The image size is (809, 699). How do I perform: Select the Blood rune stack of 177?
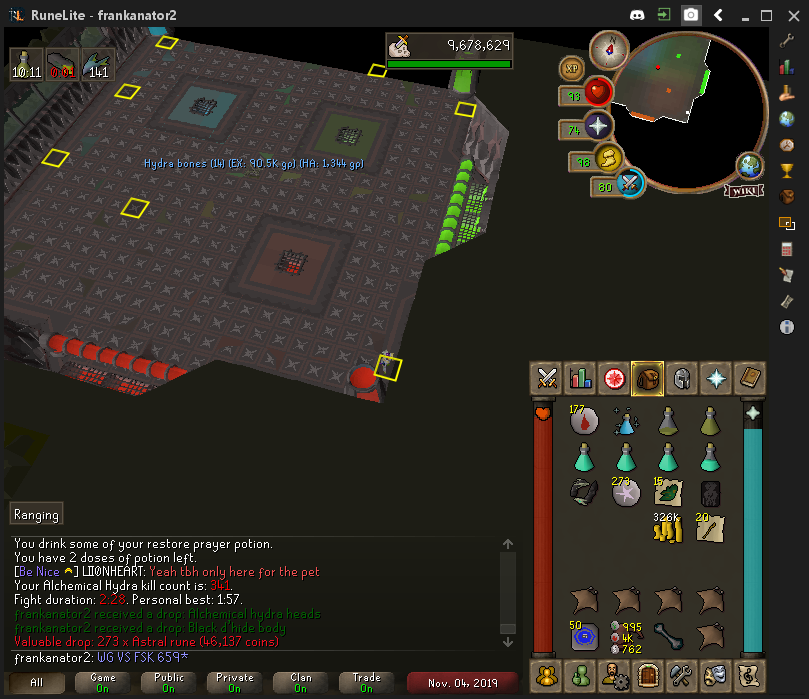584,420
